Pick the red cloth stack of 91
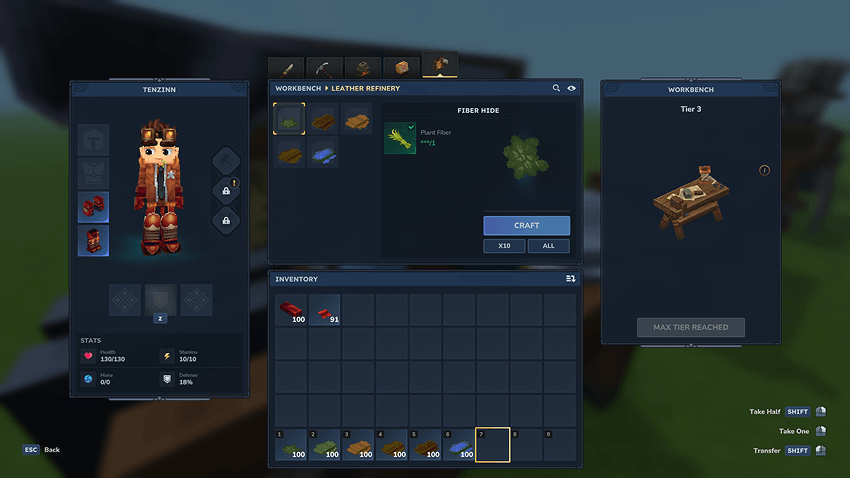The image size is (850, 478). point(324,310)
